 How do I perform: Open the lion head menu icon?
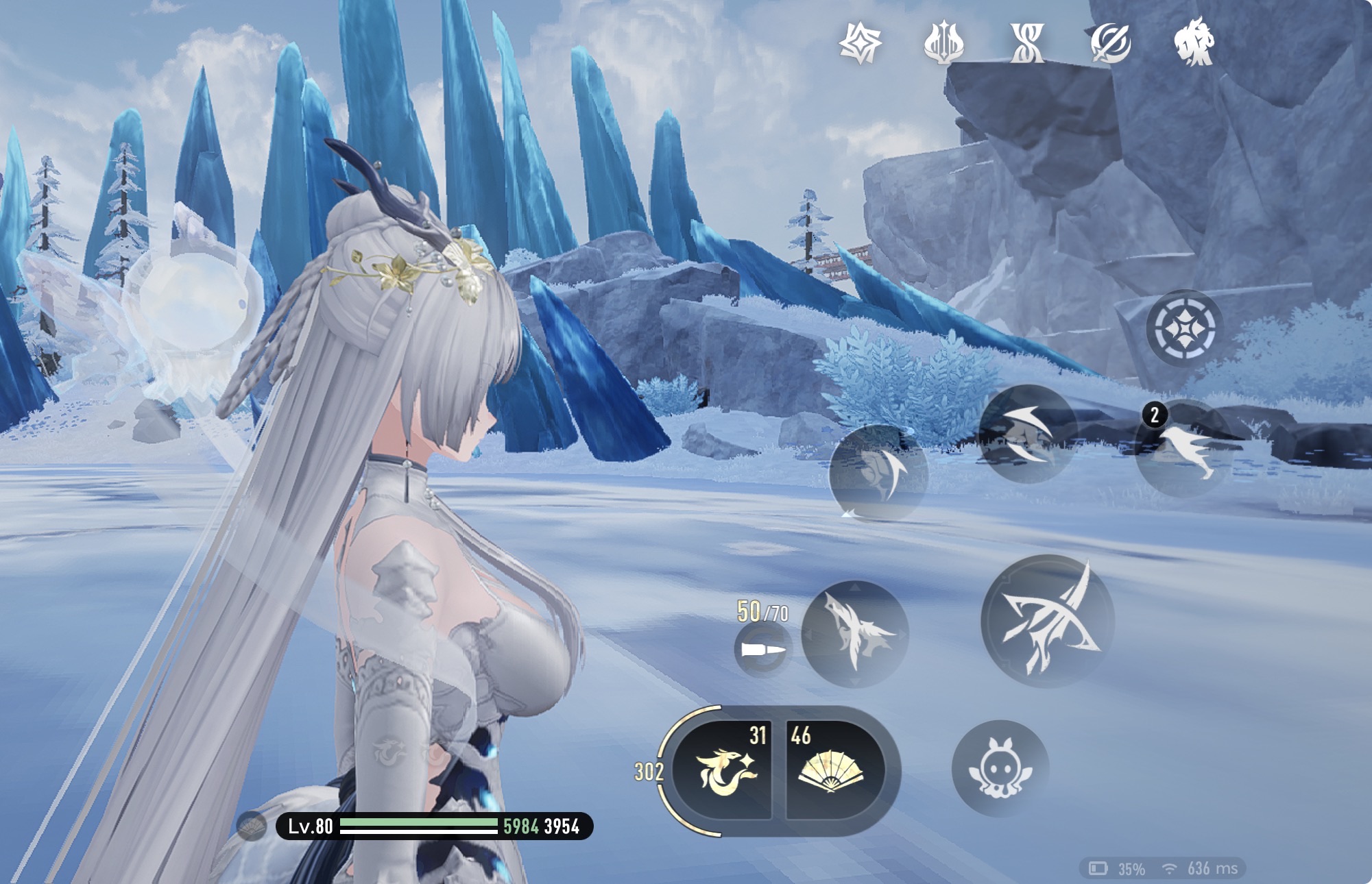pyautogui.click(x=1194, y=42)
